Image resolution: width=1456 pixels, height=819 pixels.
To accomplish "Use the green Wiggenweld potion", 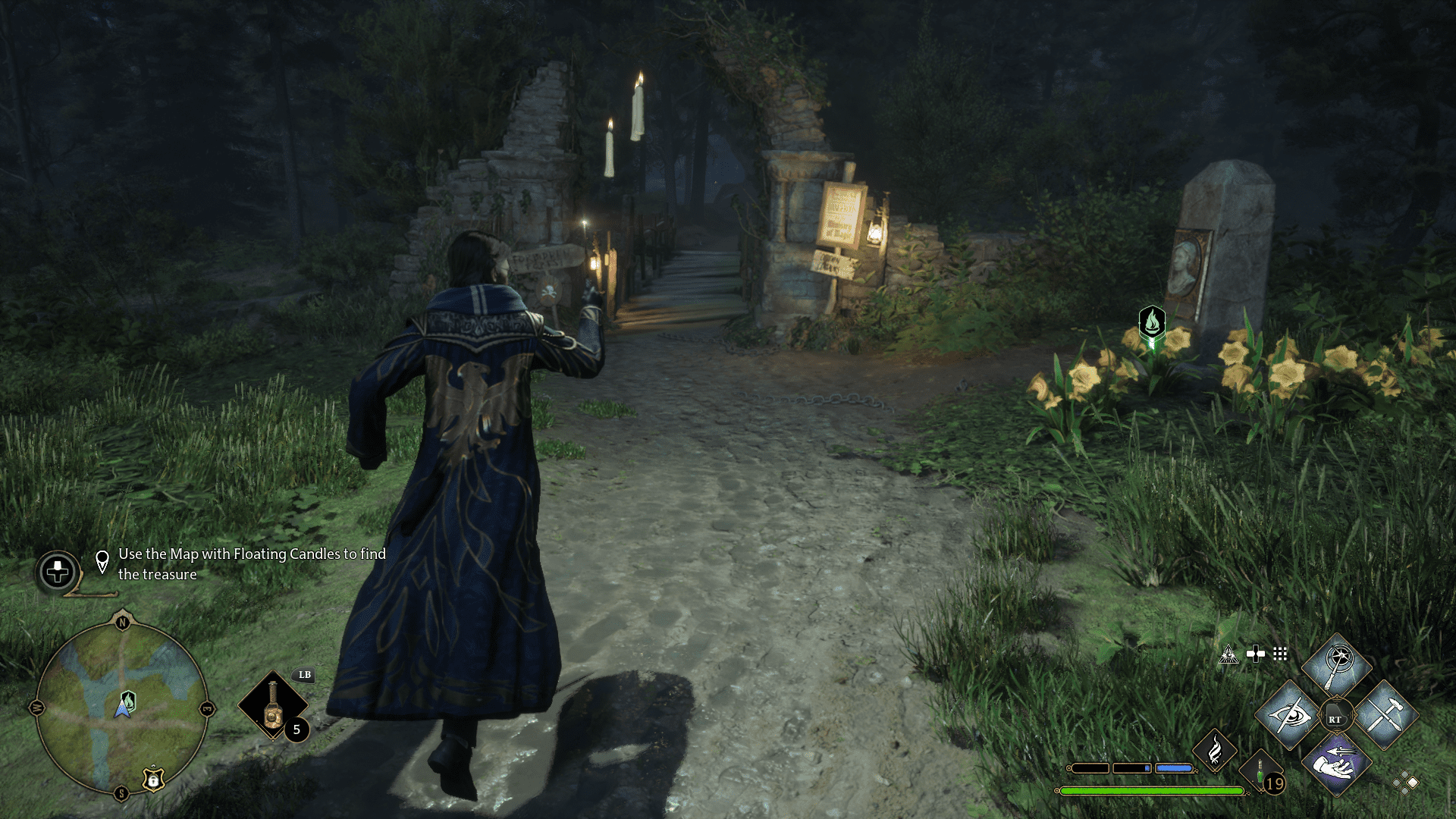I will click(1260, 774).
